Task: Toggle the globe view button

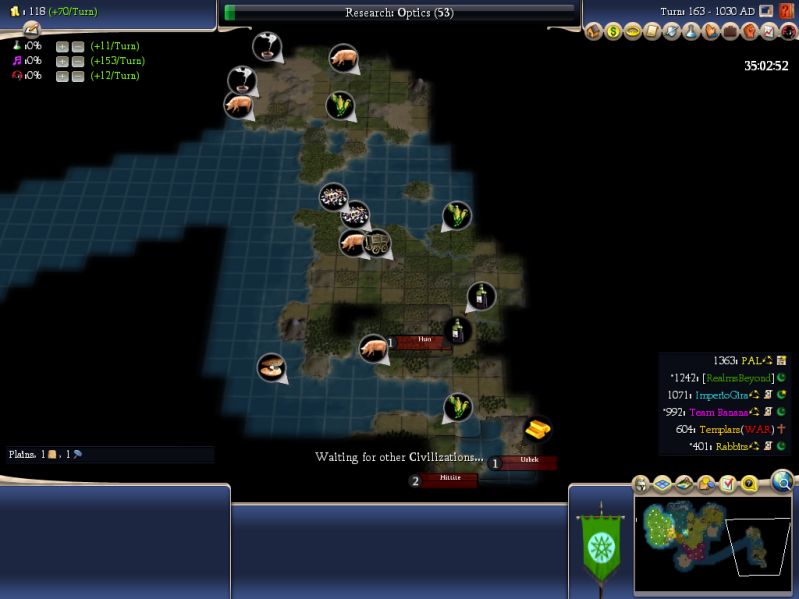Action: 783,483
